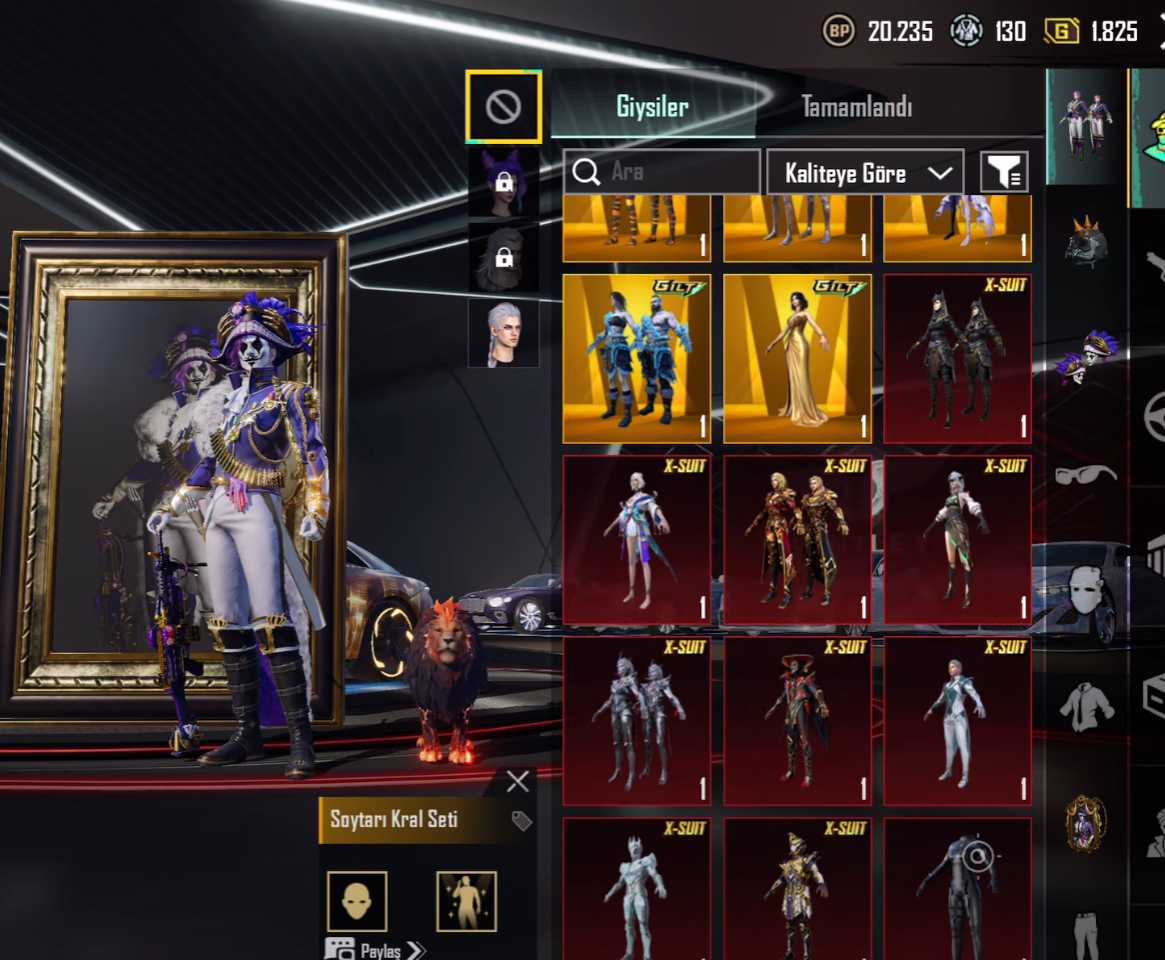Open the white mask category
The width and height of the screenshot is (1165, 960).
click(1085, 592)
